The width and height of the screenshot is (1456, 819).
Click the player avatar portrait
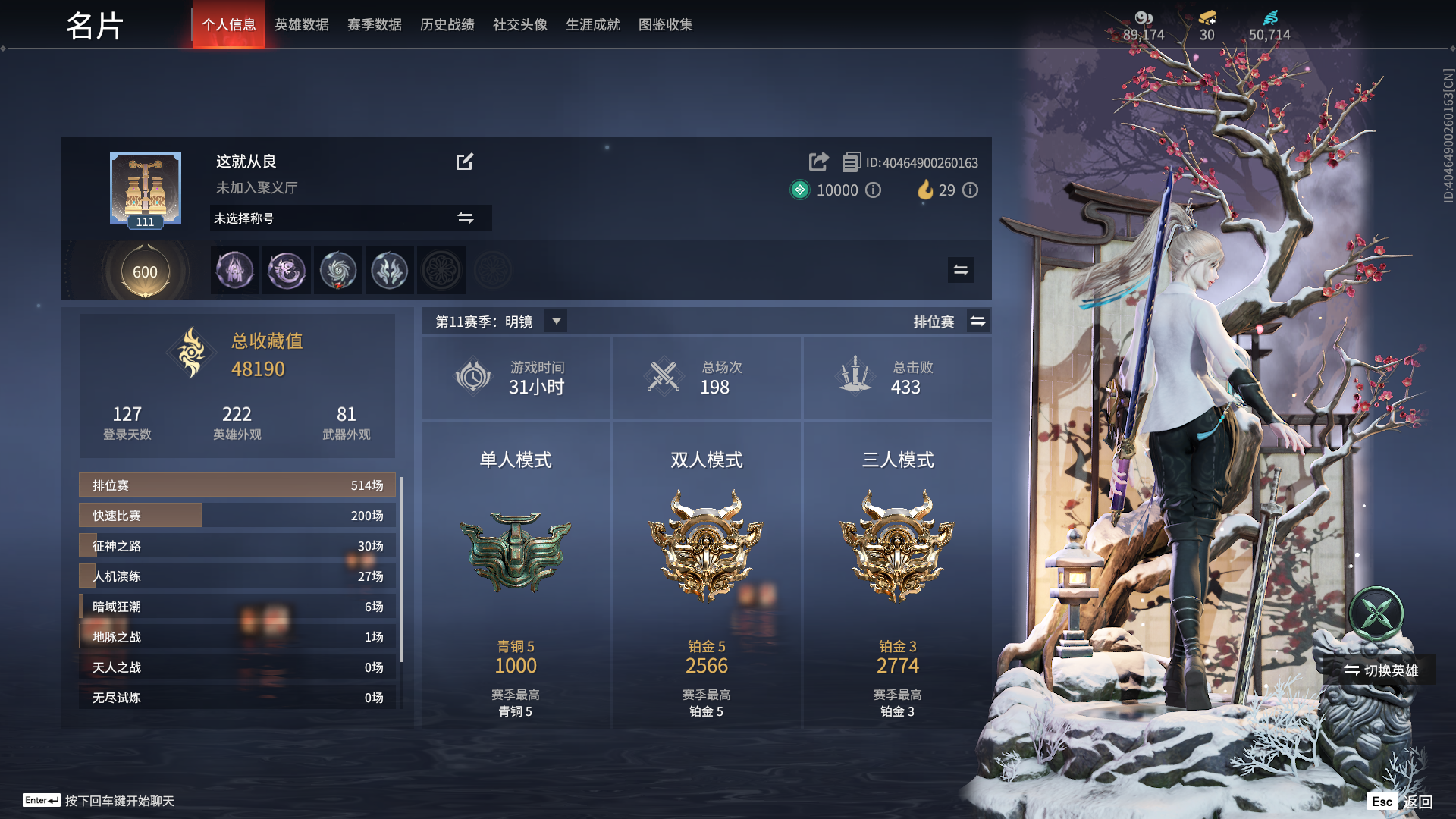click(145, 189)
